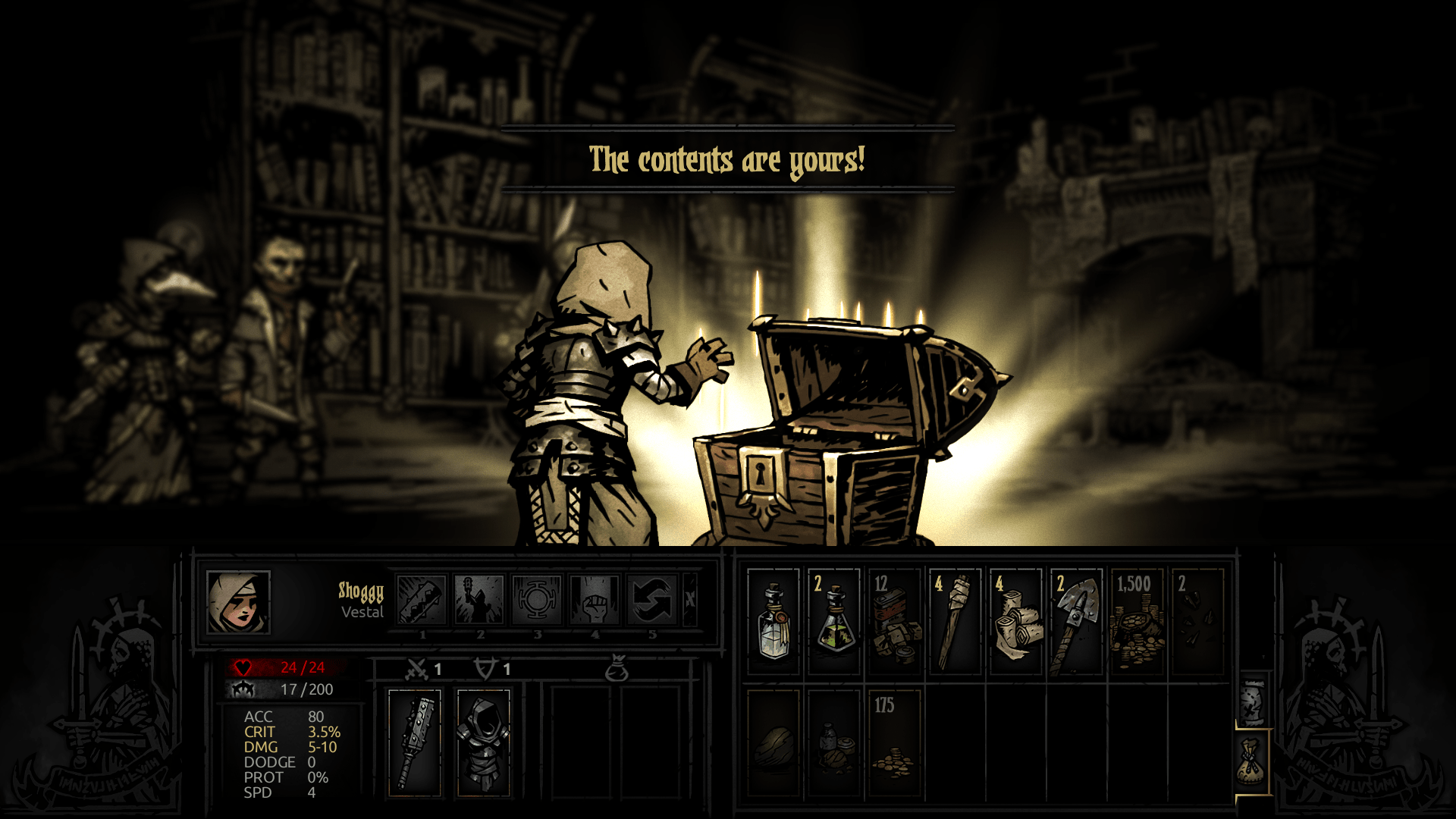Screen dimensions: 1456x819
Task: Switch to the inventory bag tab
Action: (1251, 761)
